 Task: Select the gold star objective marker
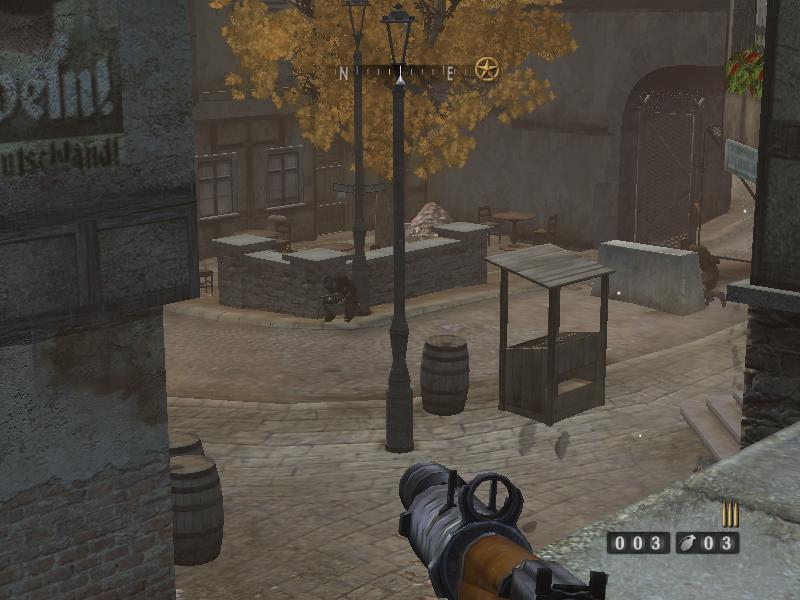pyautogui.click(x=486, y=69)
